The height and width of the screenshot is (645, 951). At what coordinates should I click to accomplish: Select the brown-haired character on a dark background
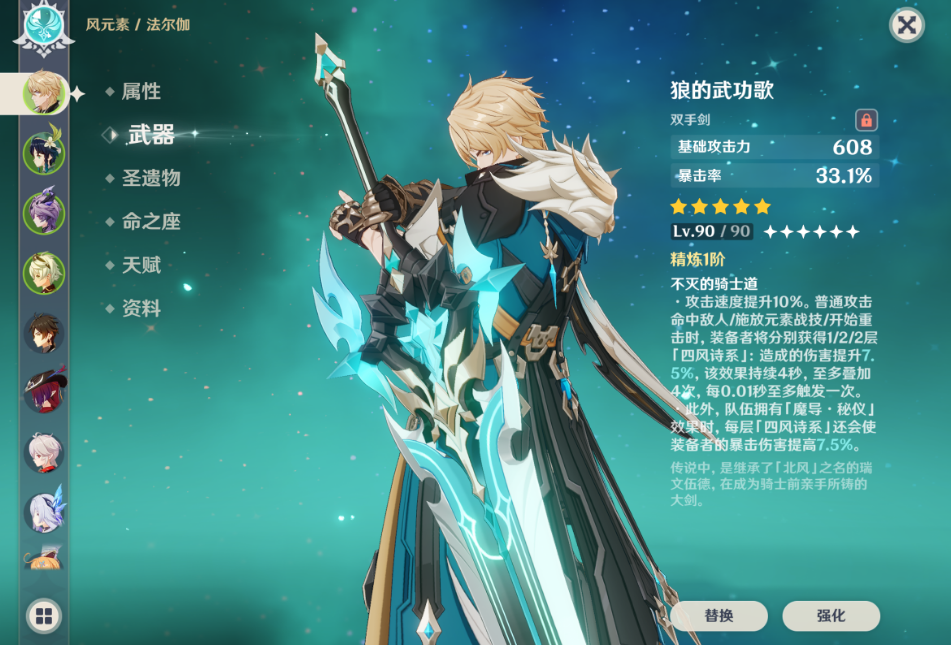pyautogui.click(x=44, y=333)
